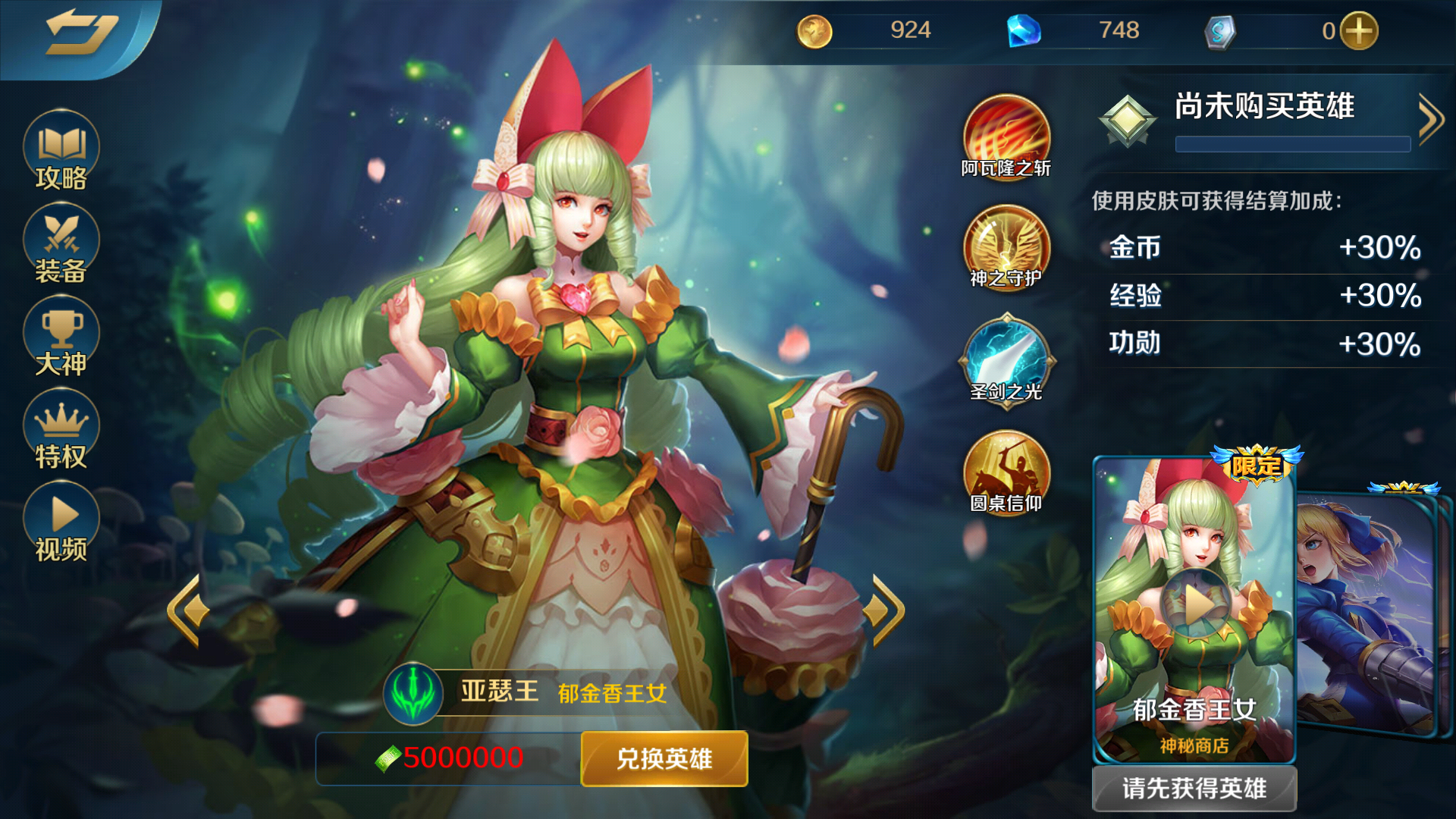Open the 特权 privileges panel

60,428
